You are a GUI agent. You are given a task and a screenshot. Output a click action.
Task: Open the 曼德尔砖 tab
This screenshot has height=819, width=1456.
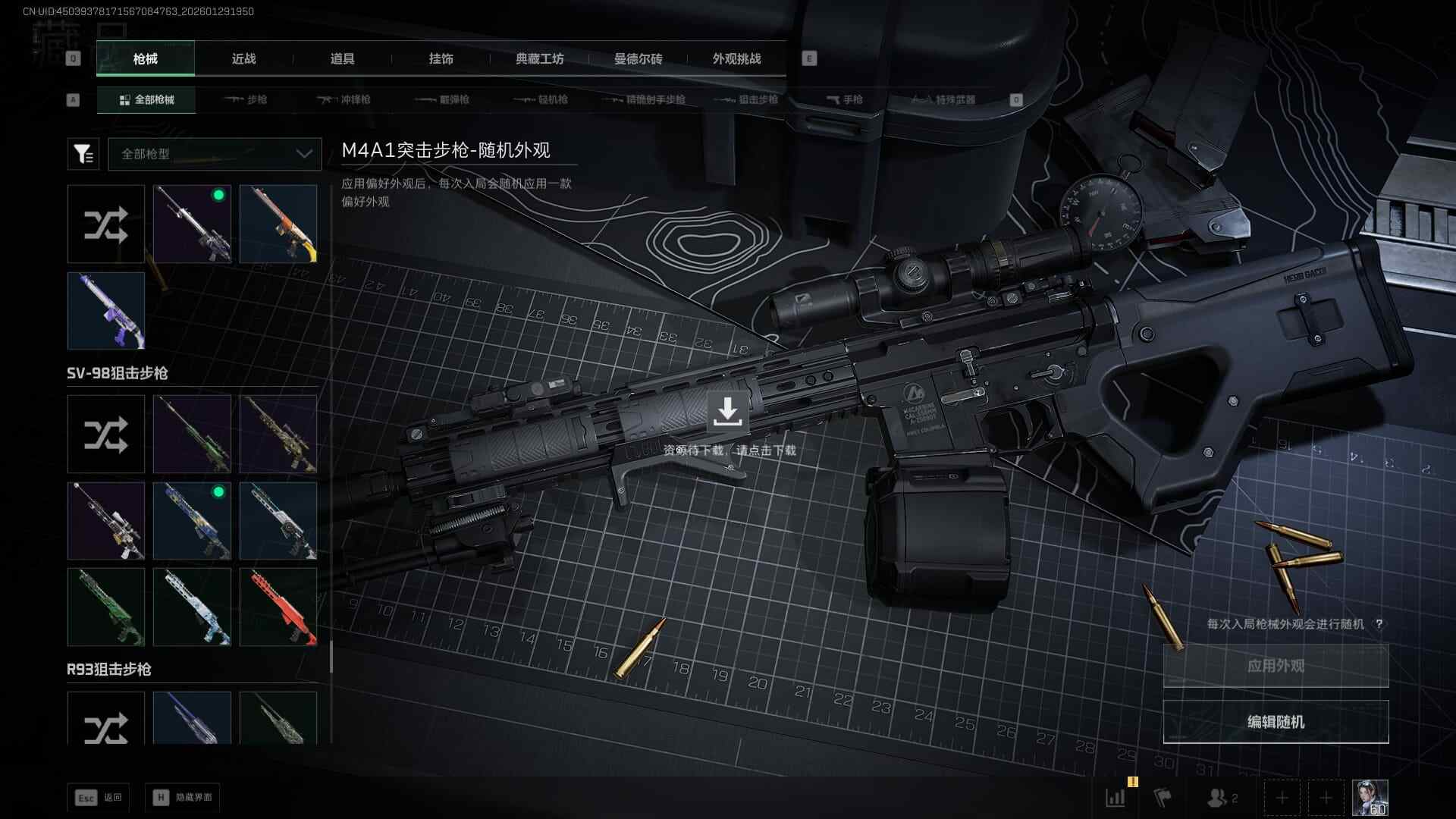click(x=638, y=59)
